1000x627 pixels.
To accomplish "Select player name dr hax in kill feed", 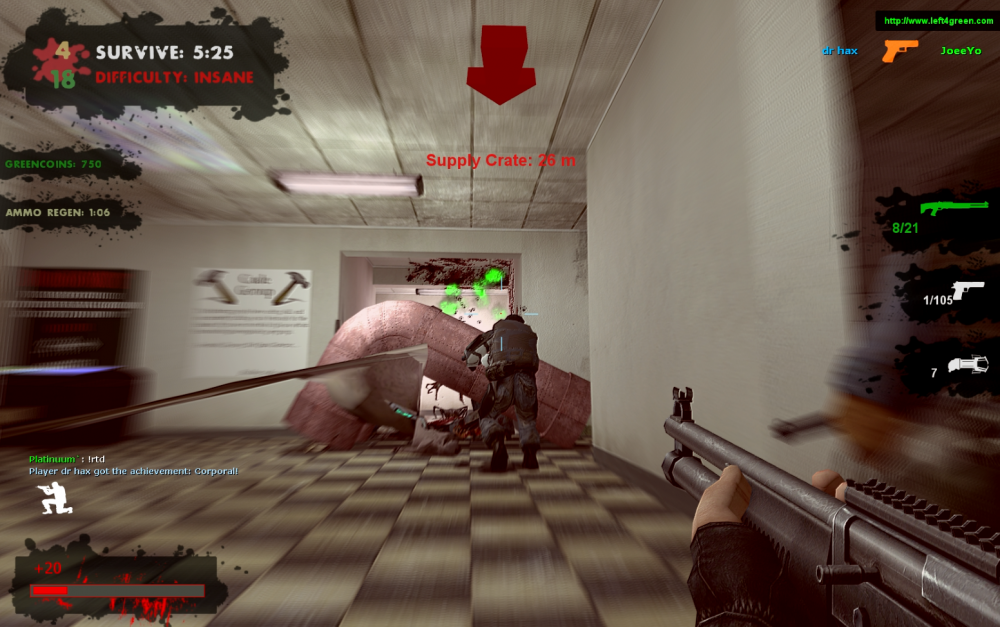I will [x=840, y=50].
